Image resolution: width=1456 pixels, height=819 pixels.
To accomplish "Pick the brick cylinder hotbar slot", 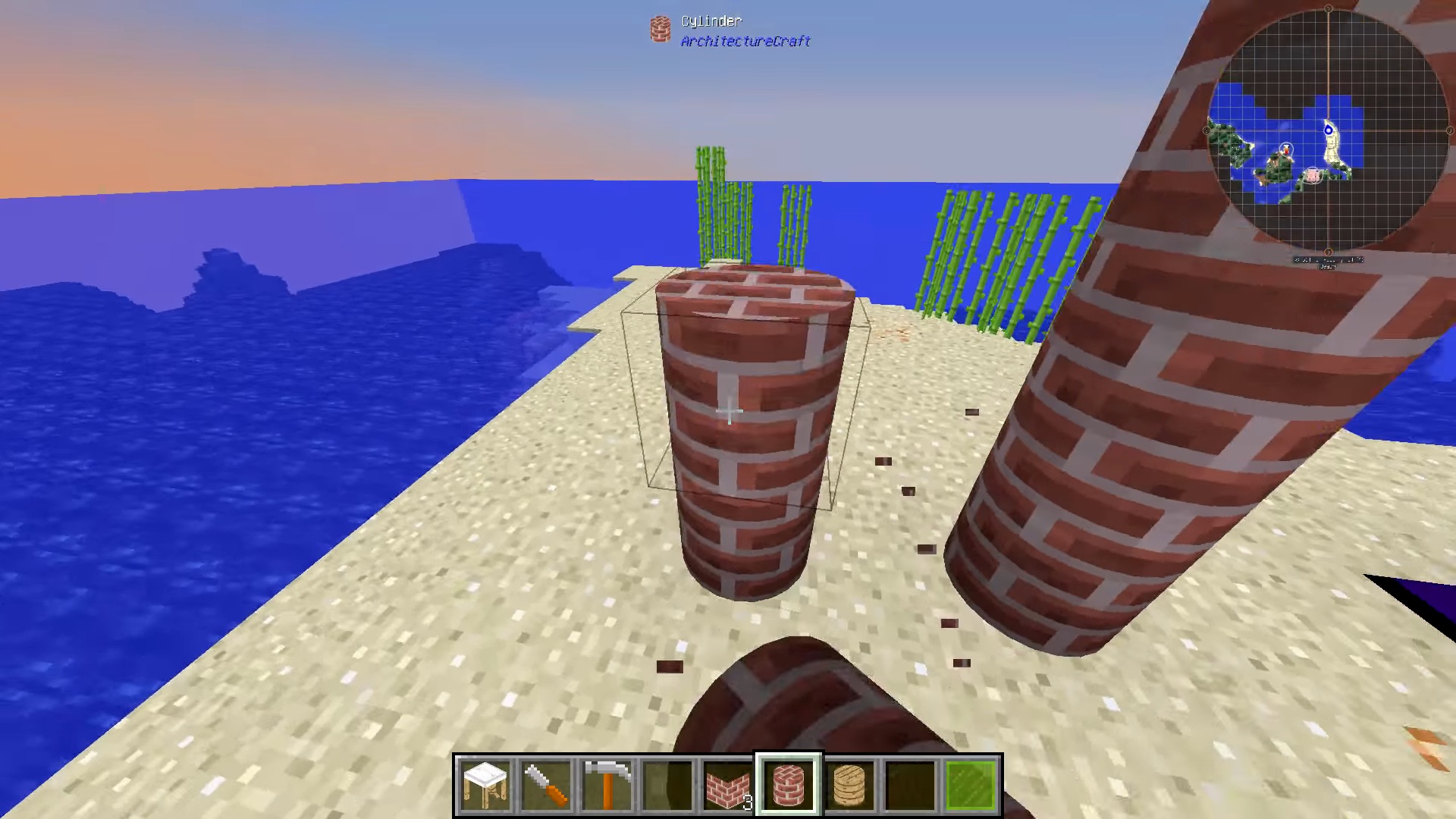I will [789, 785].
